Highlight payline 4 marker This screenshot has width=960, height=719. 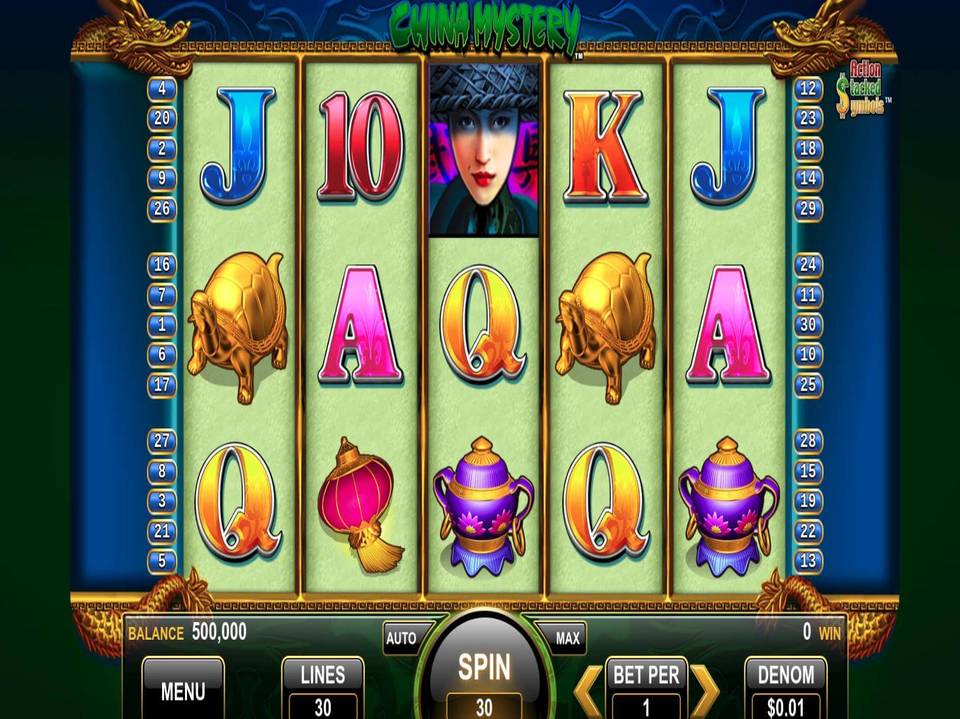pos(161,89)
